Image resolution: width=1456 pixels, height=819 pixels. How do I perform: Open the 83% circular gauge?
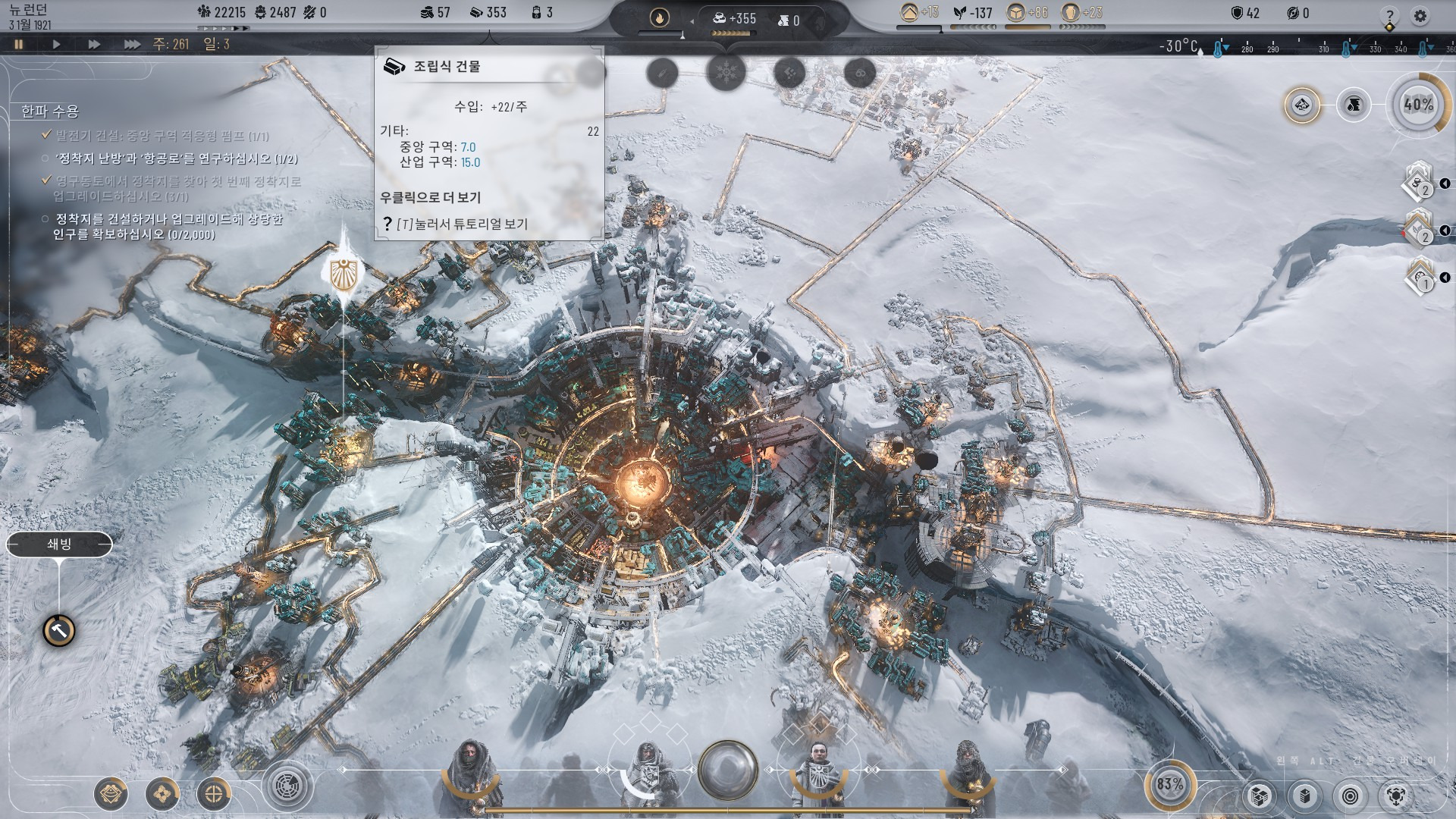coord(1169,784)
